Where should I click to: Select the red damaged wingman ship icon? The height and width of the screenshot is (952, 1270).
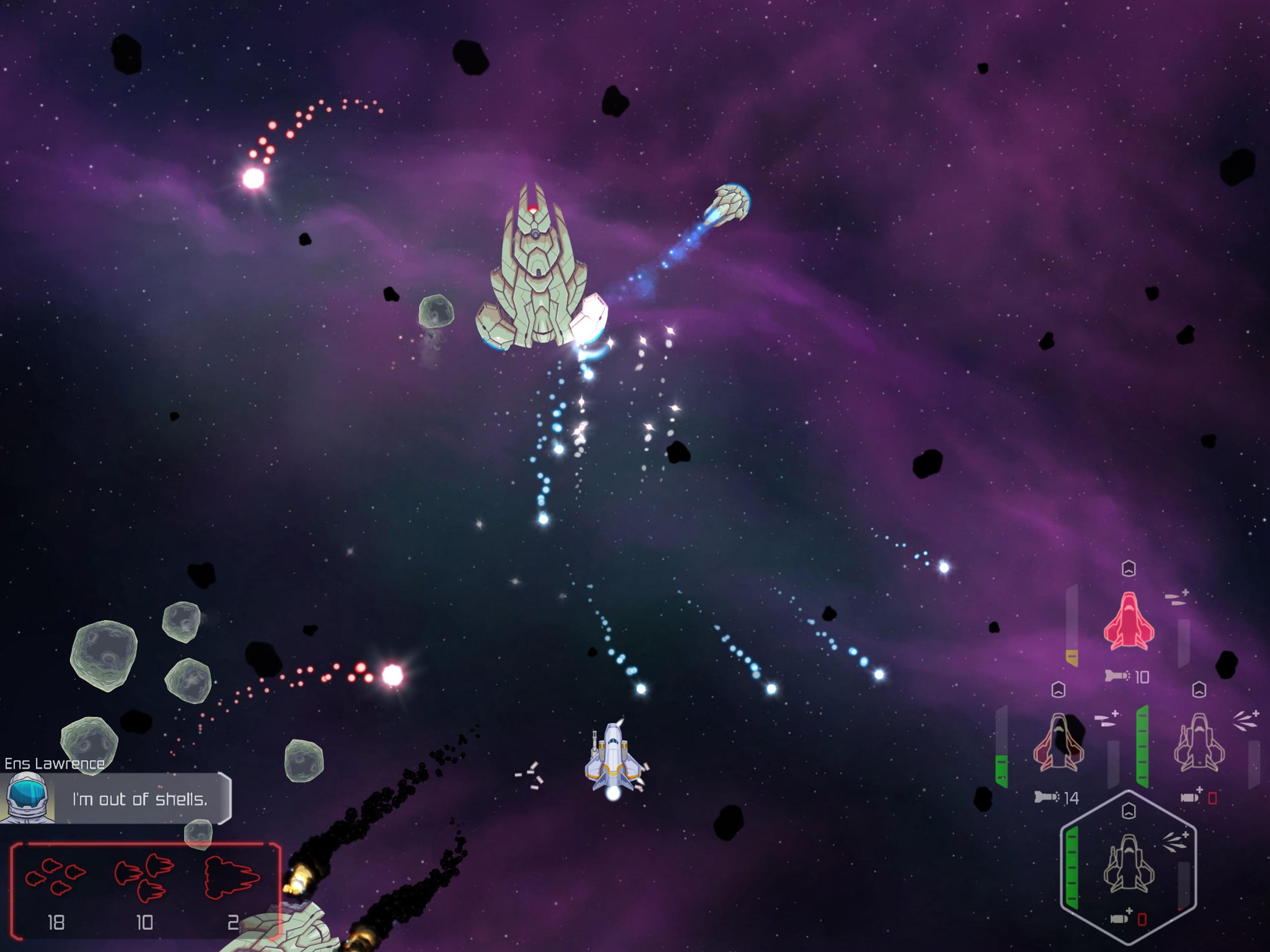1128,621
